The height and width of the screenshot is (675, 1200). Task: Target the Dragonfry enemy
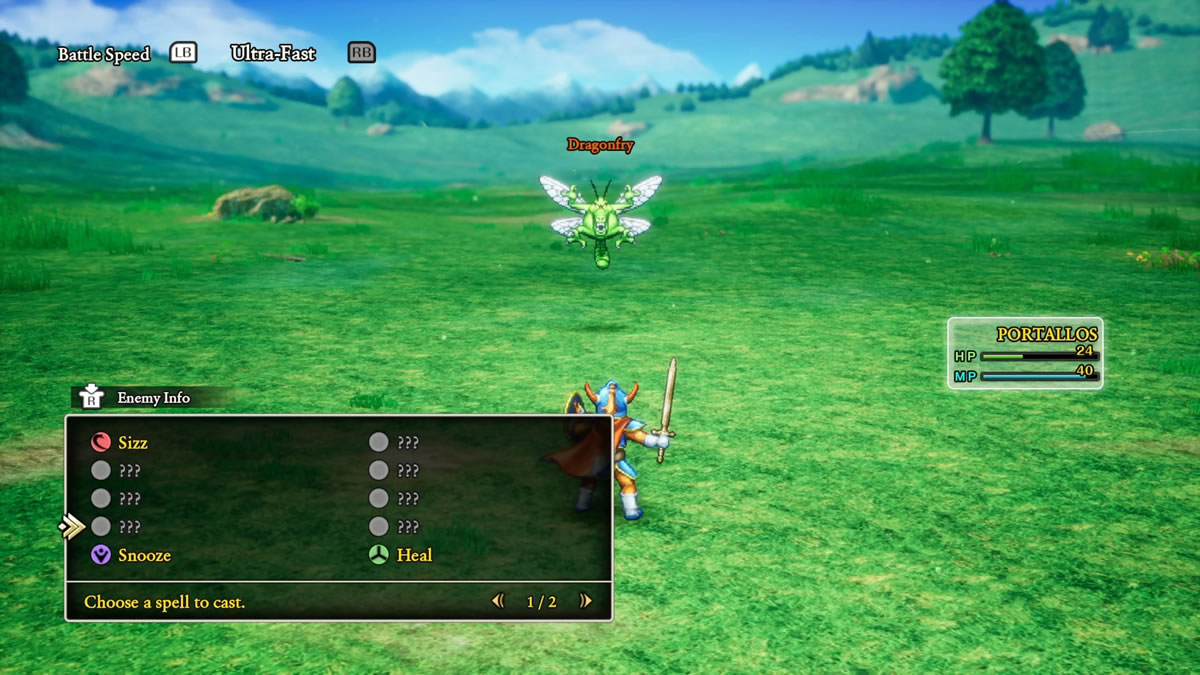click(600, 217)
